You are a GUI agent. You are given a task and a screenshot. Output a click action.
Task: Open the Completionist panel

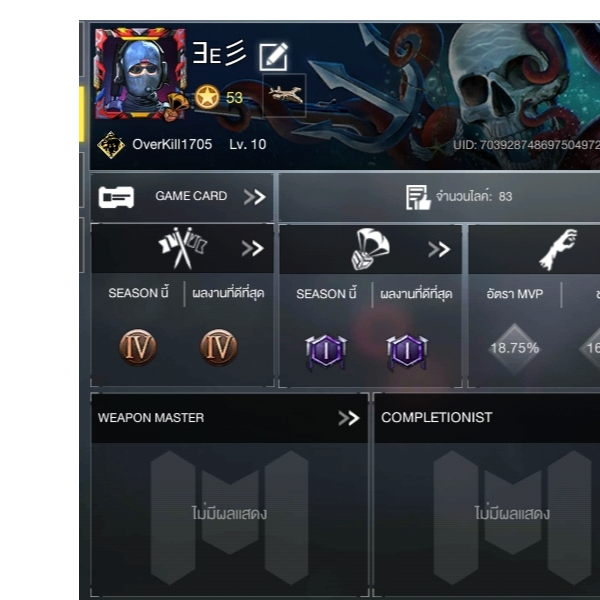tap(486, 418)
